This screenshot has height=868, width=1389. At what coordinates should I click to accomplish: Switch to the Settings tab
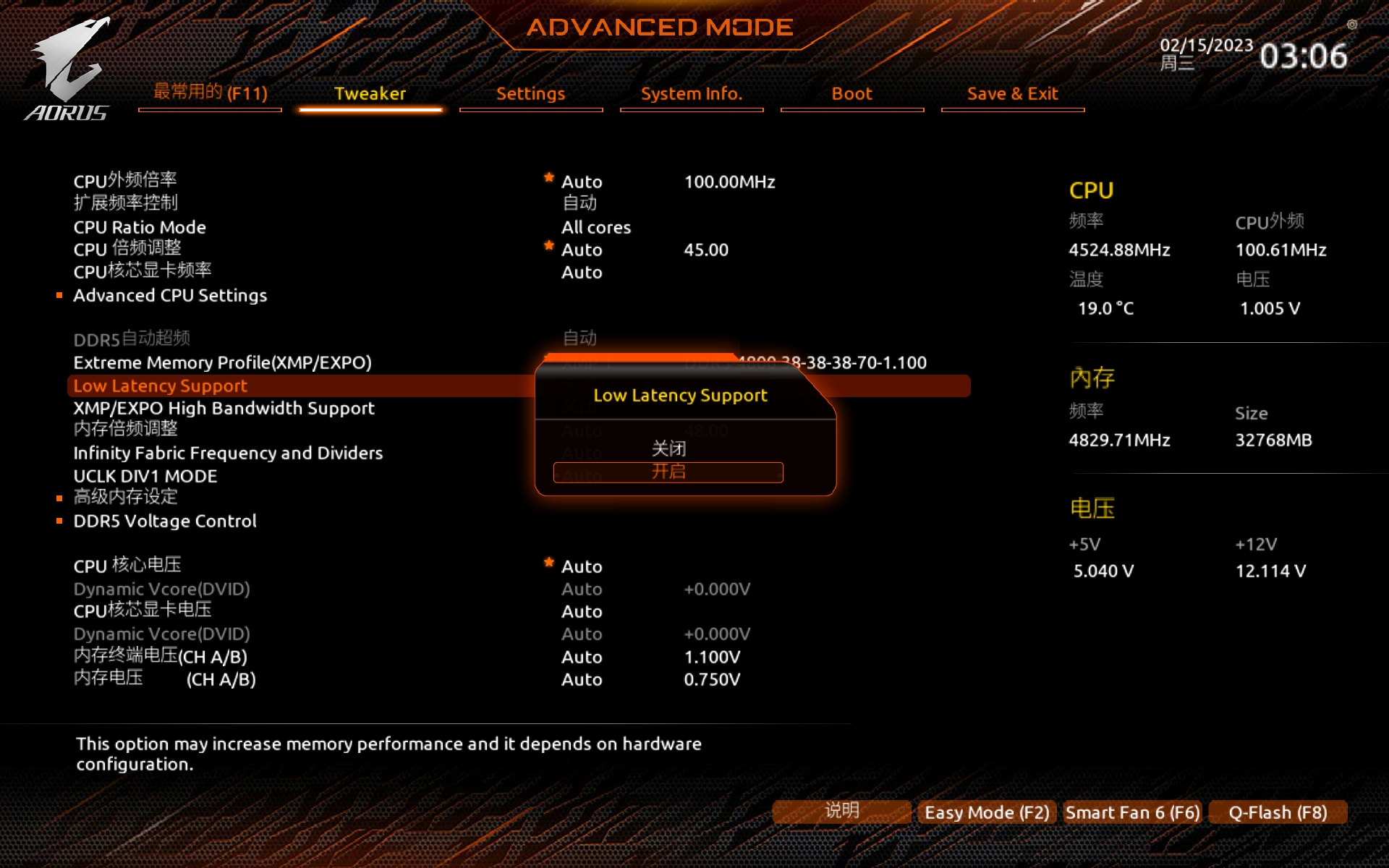(530, 94)
